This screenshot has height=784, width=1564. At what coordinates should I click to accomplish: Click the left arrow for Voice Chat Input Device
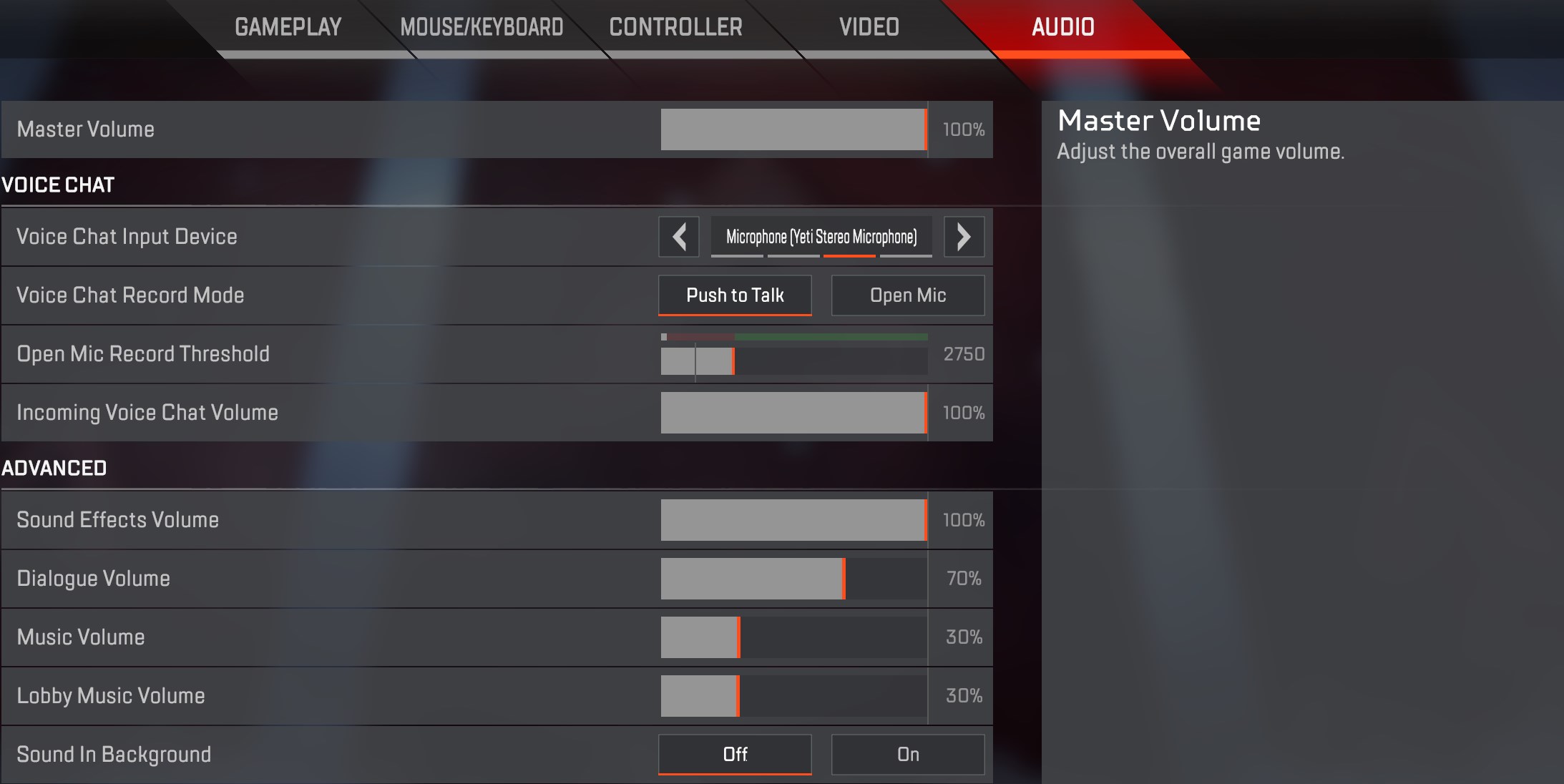pos(678,237)
